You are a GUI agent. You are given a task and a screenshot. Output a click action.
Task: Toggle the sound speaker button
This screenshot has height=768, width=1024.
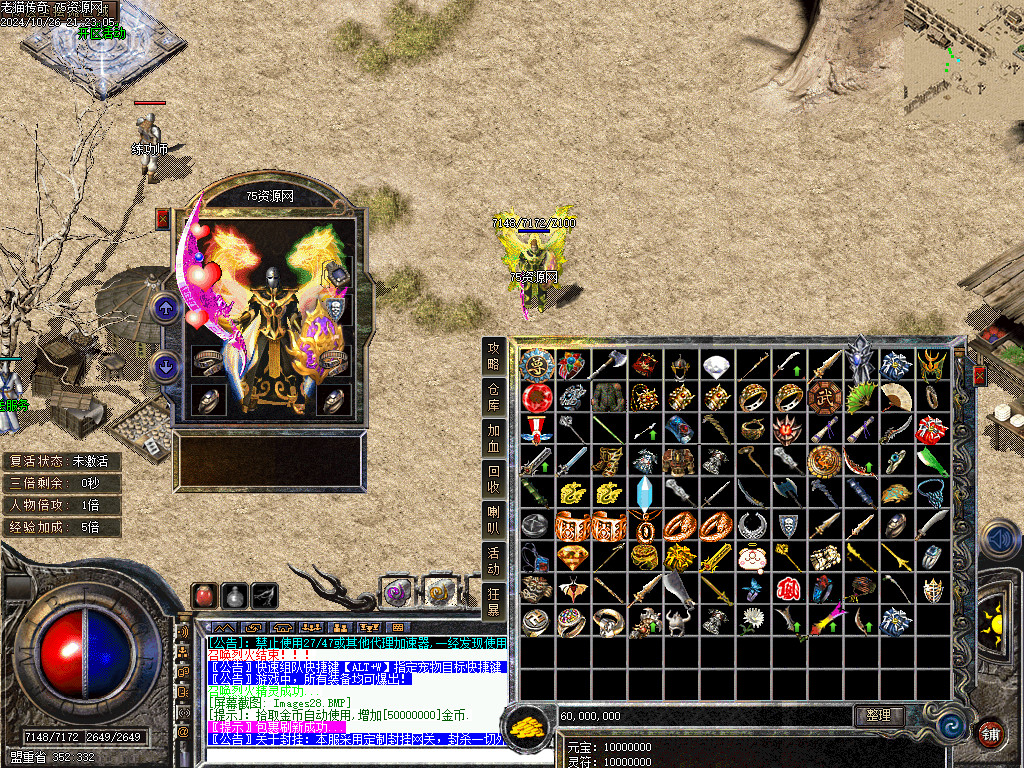click(x=999, y=540)
